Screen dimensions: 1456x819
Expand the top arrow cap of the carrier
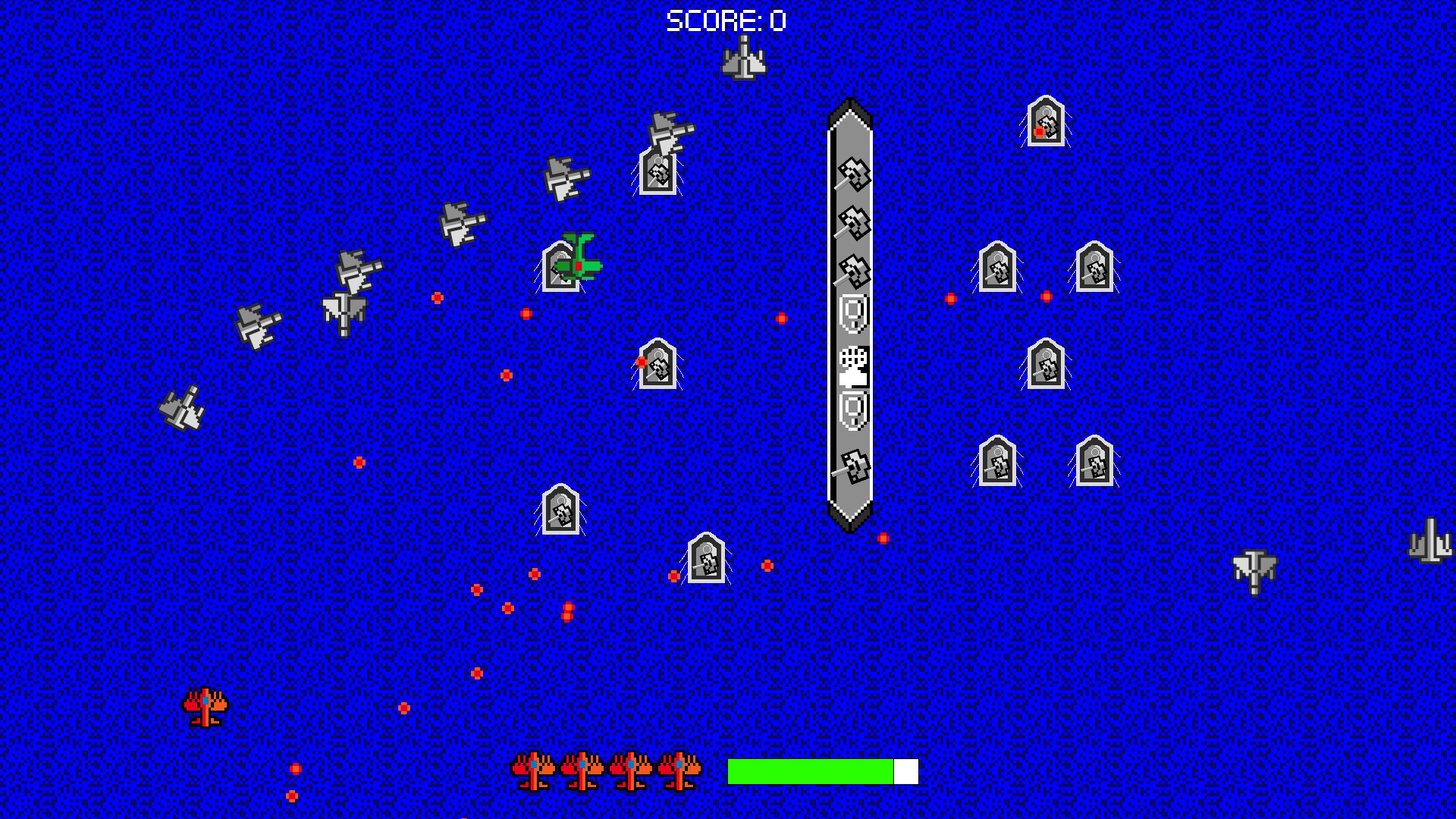pos(851,110)
